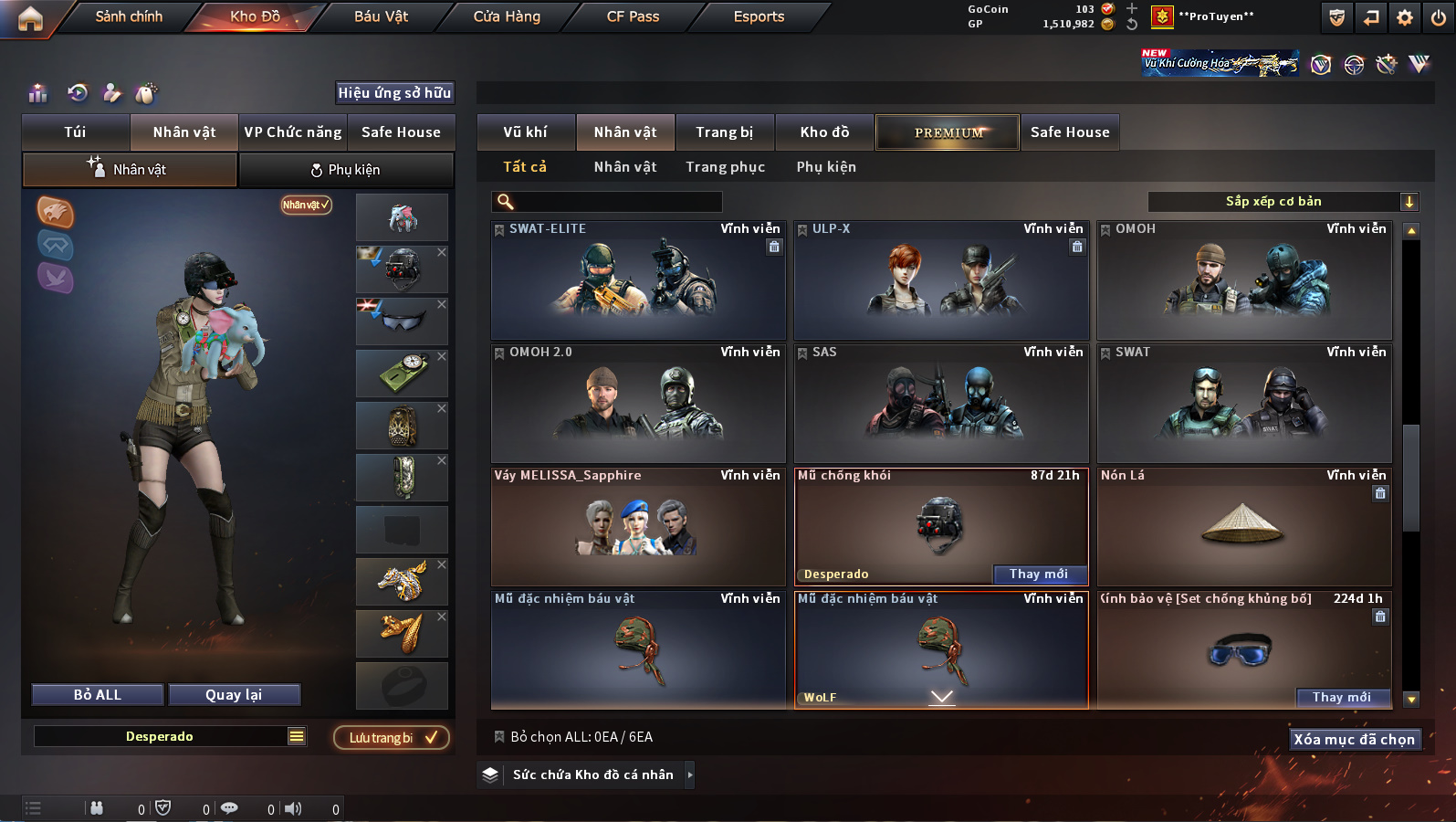Save loadout with Lưu trang bị
Image resolution: width=1456 pixels, height=822 pixels.
(392, 738)
